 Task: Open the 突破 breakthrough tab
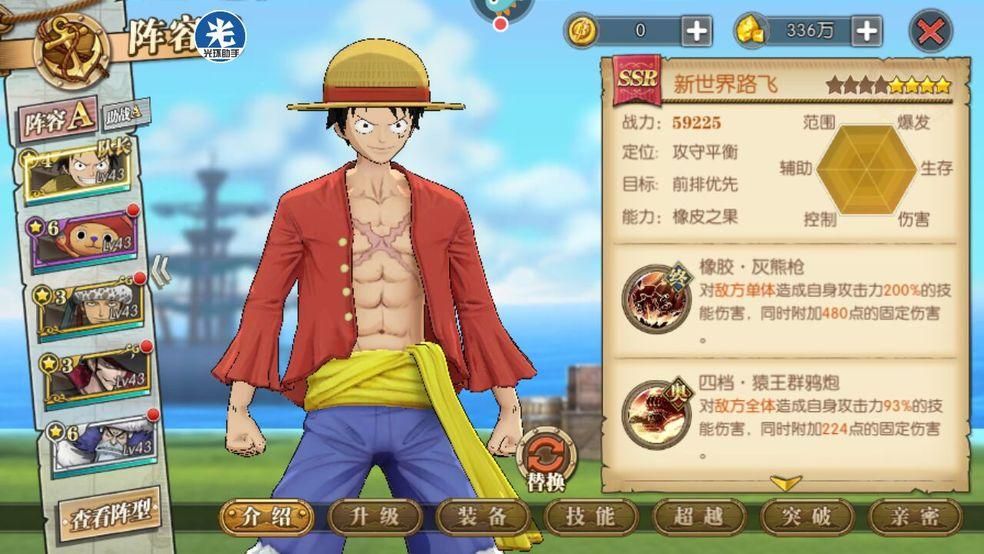tap(806, 517)
